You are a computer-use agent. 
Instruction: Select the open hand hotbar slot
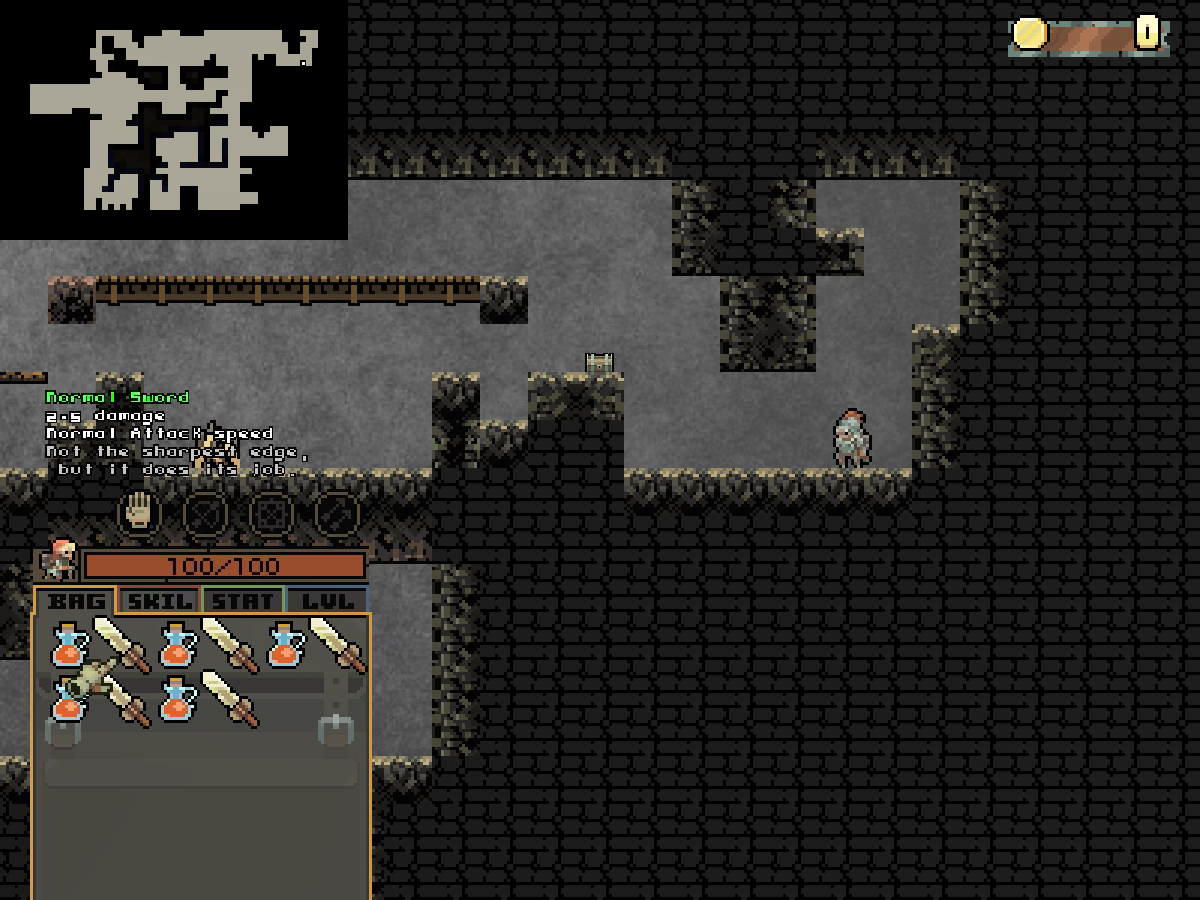point(140,512)
